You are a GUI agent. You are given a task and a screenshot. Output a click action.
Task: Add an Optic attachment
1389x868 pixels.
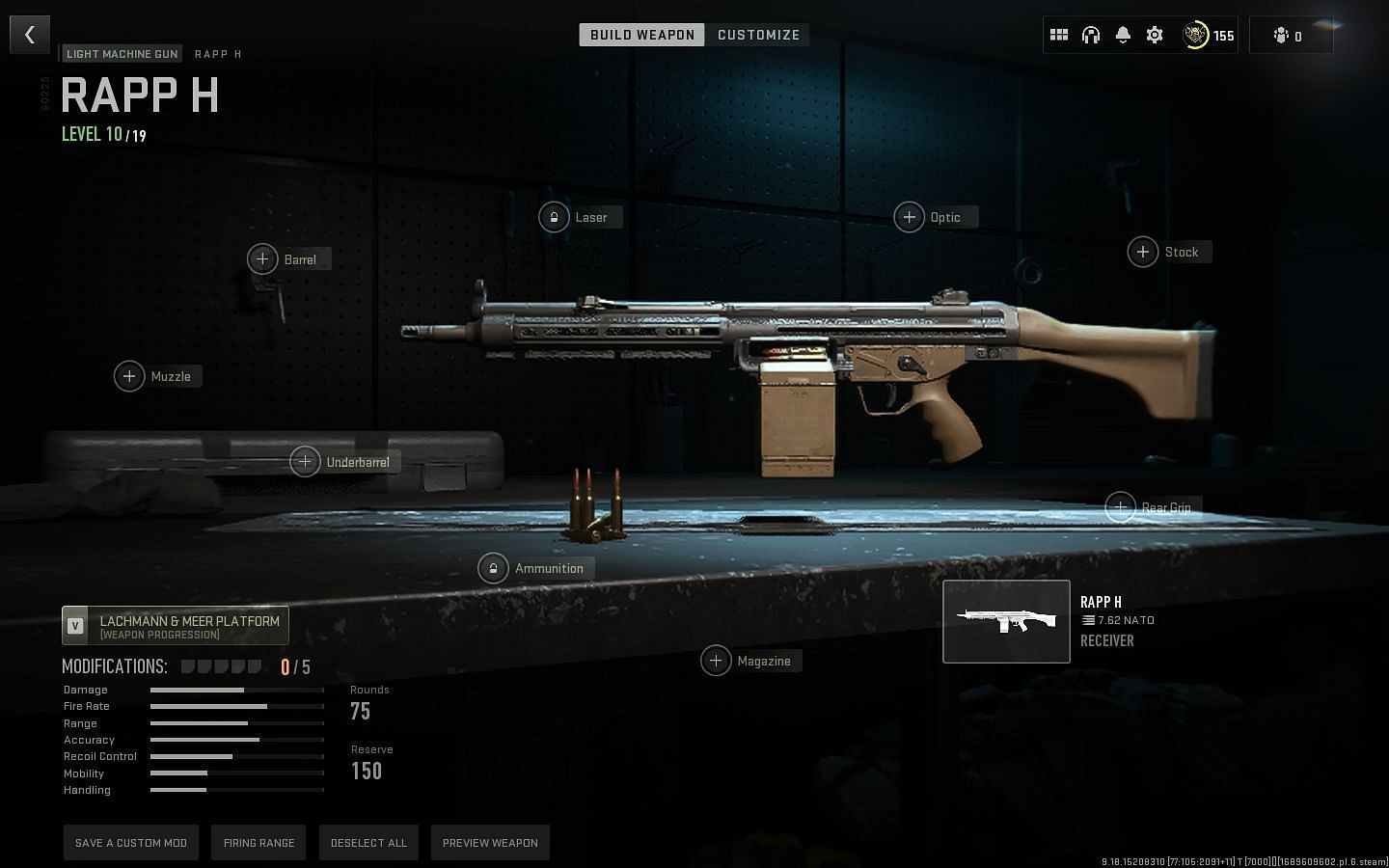click(909, 217)
